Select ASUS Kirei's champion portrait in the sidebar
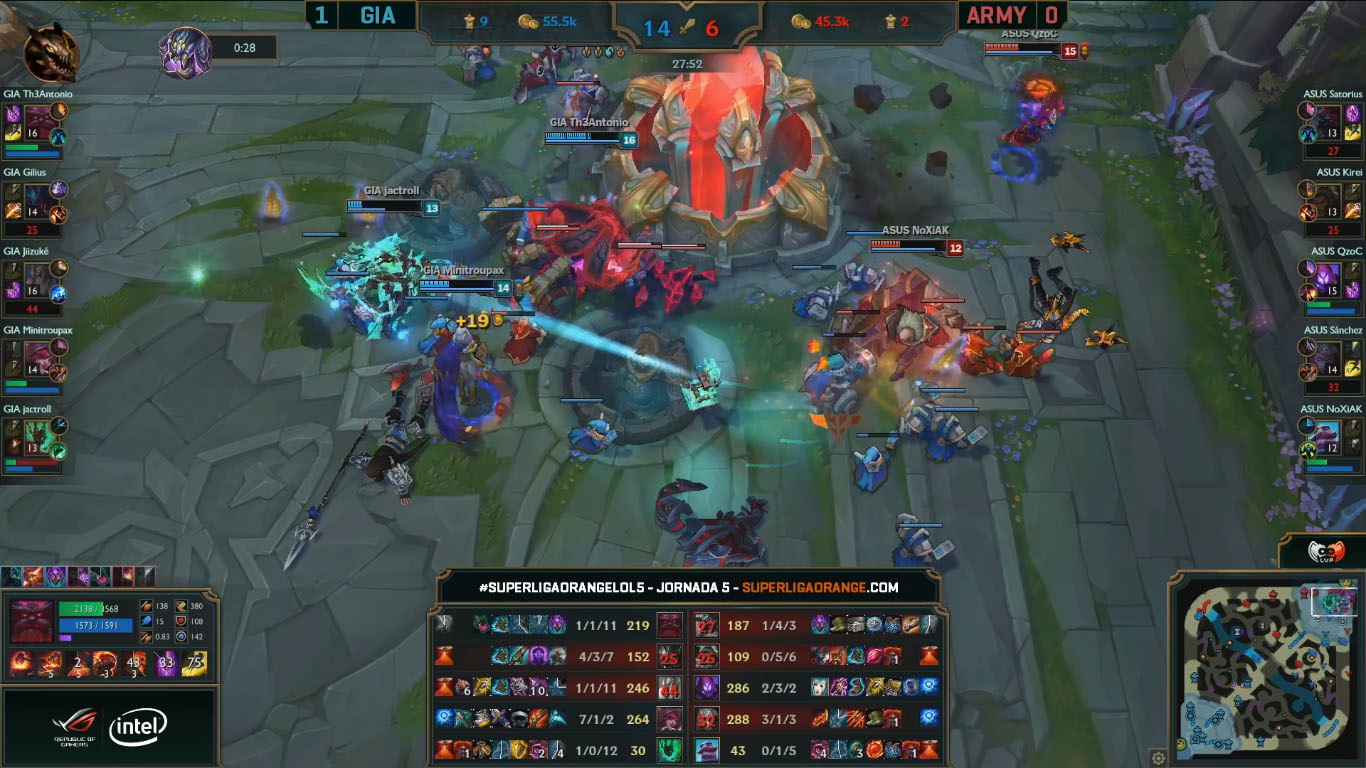Viewport: 1366px width, 768px height. pos(1328,198)
